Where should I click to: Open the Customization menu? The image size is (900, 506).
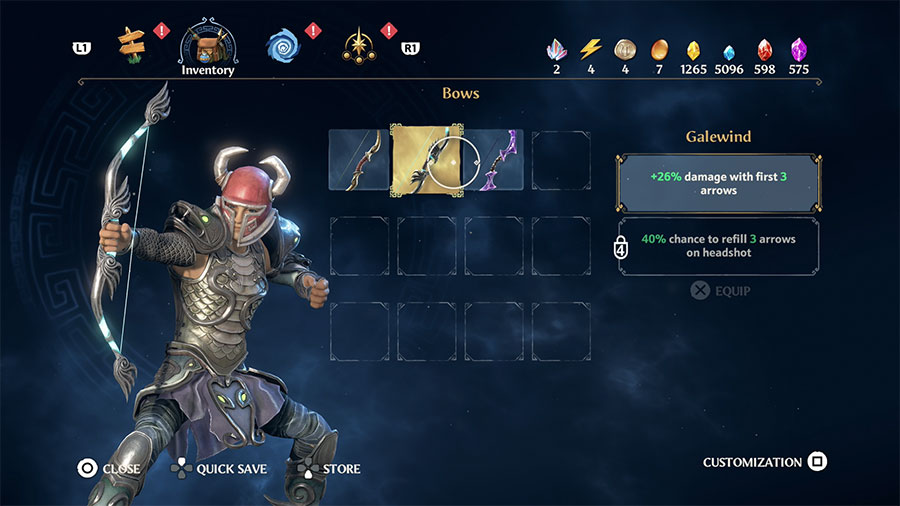coord(765,462)
